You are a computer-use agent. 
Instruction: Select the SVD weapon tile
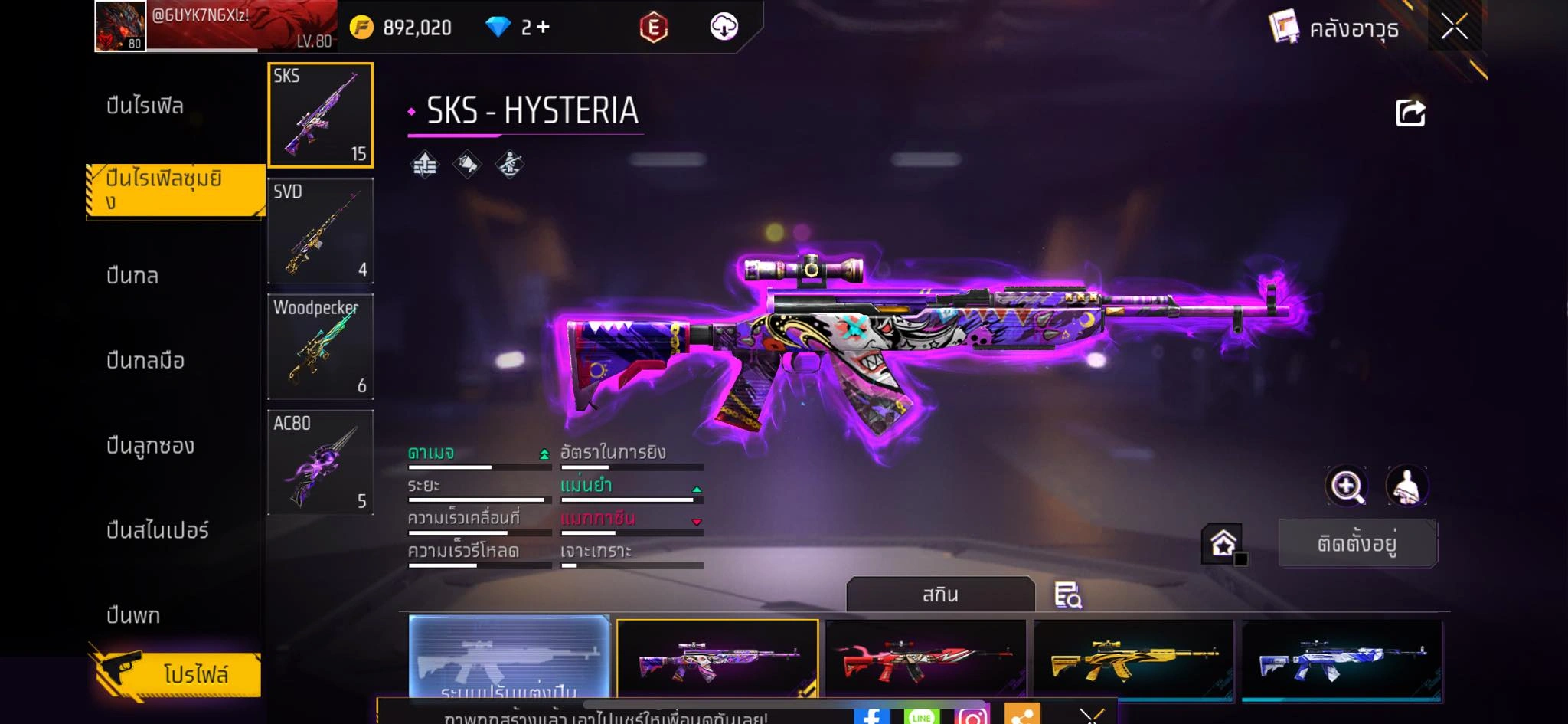point(321,231)
